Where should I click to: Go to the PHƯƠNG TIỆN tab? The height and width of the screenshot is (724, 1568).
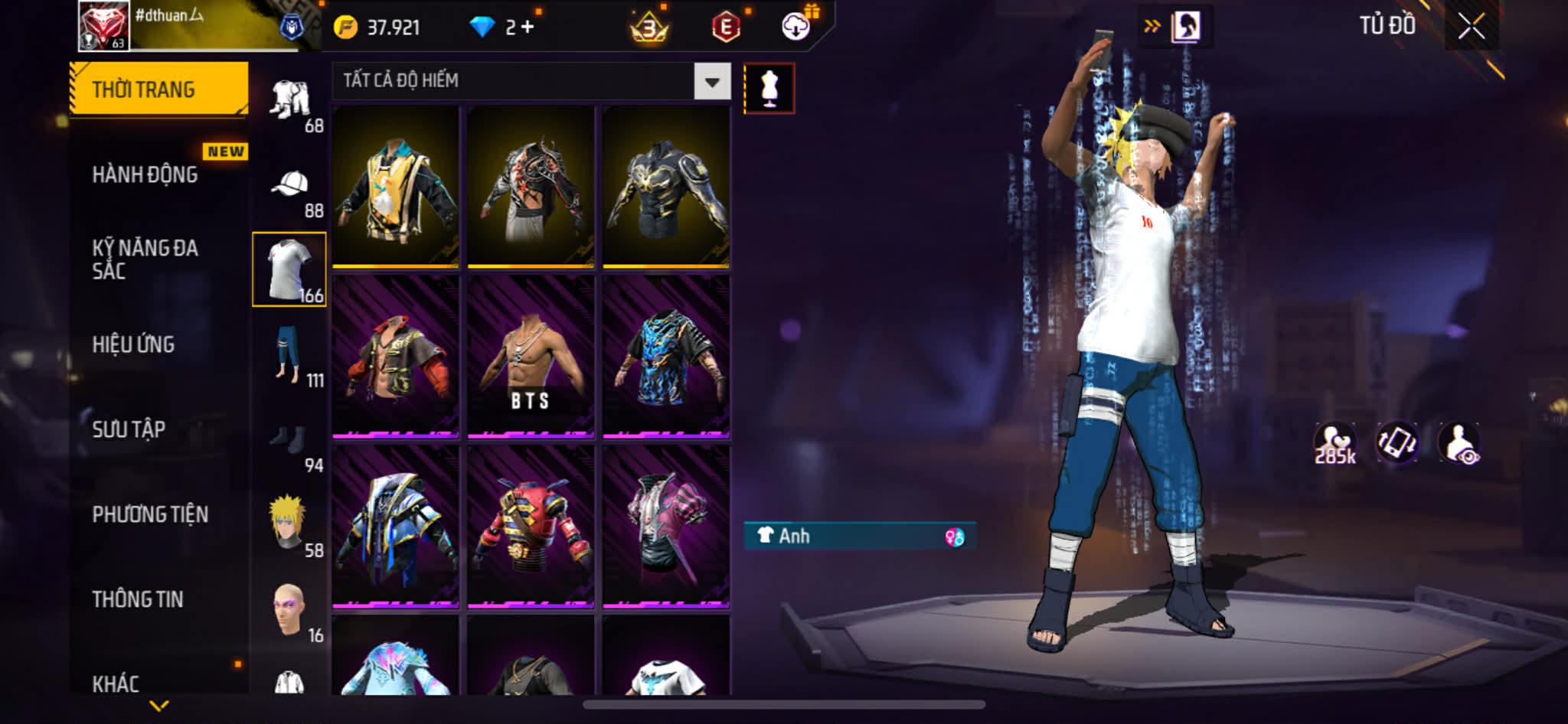[x=150, y=514]
